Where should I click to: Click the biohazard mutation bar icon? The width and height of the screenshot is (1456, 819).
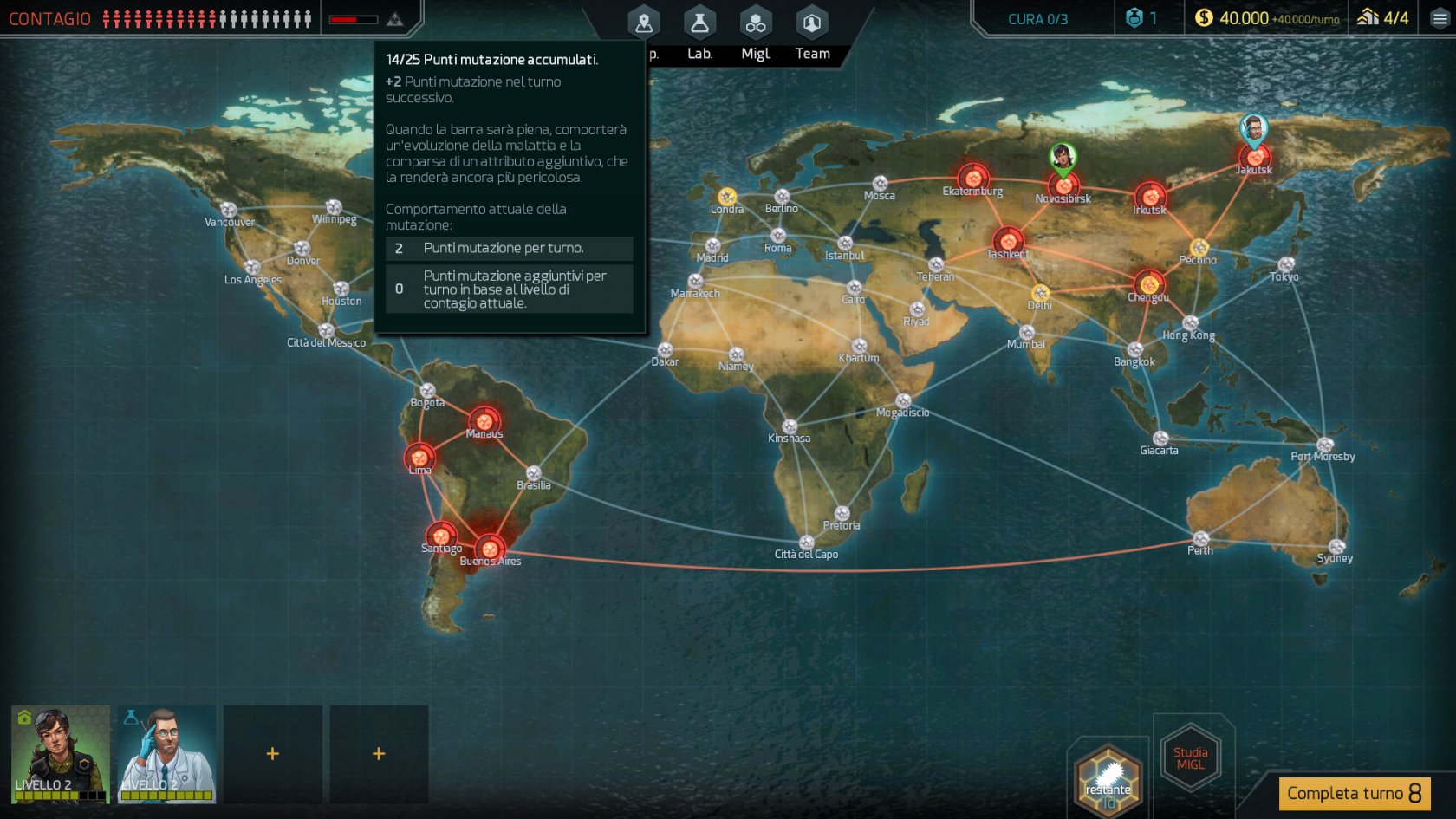pyautogui.click(x=394, y=19)
